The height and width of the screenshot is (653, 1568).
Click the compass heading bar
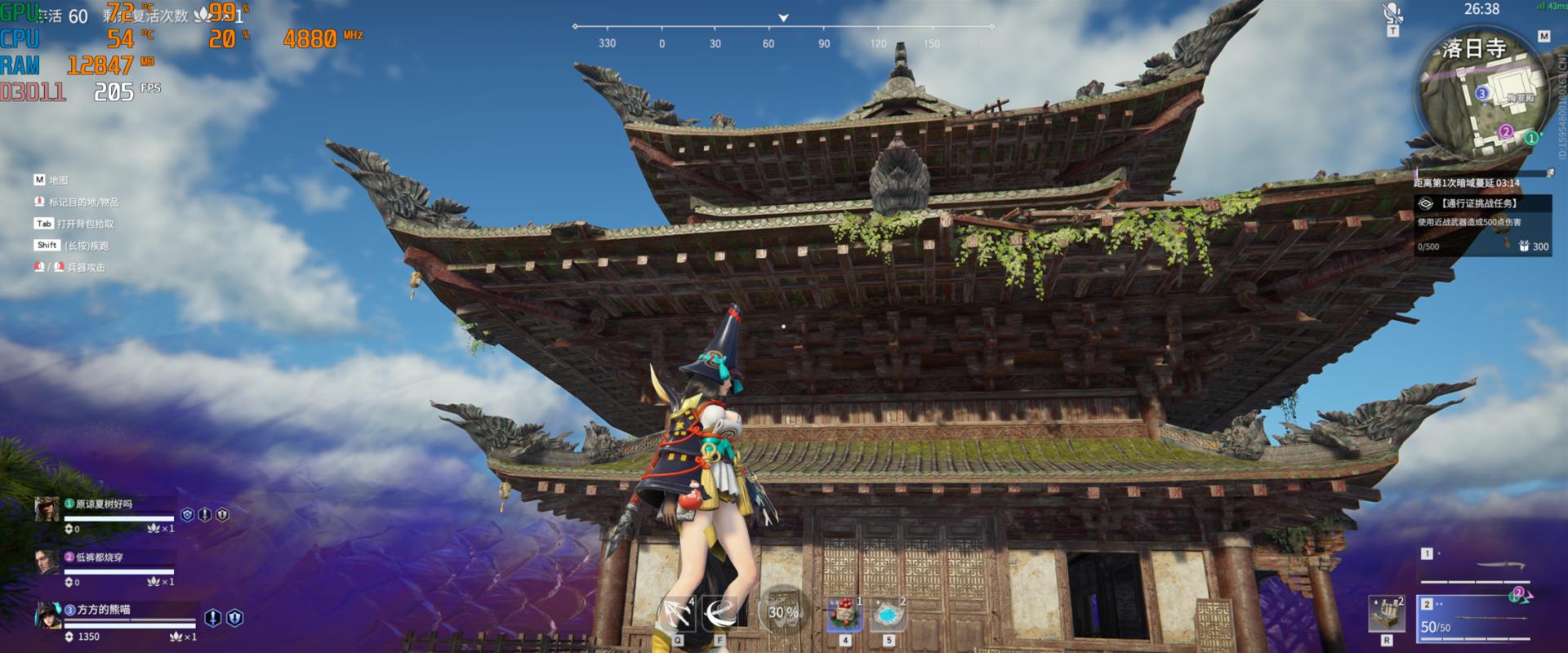coord(782,33)
